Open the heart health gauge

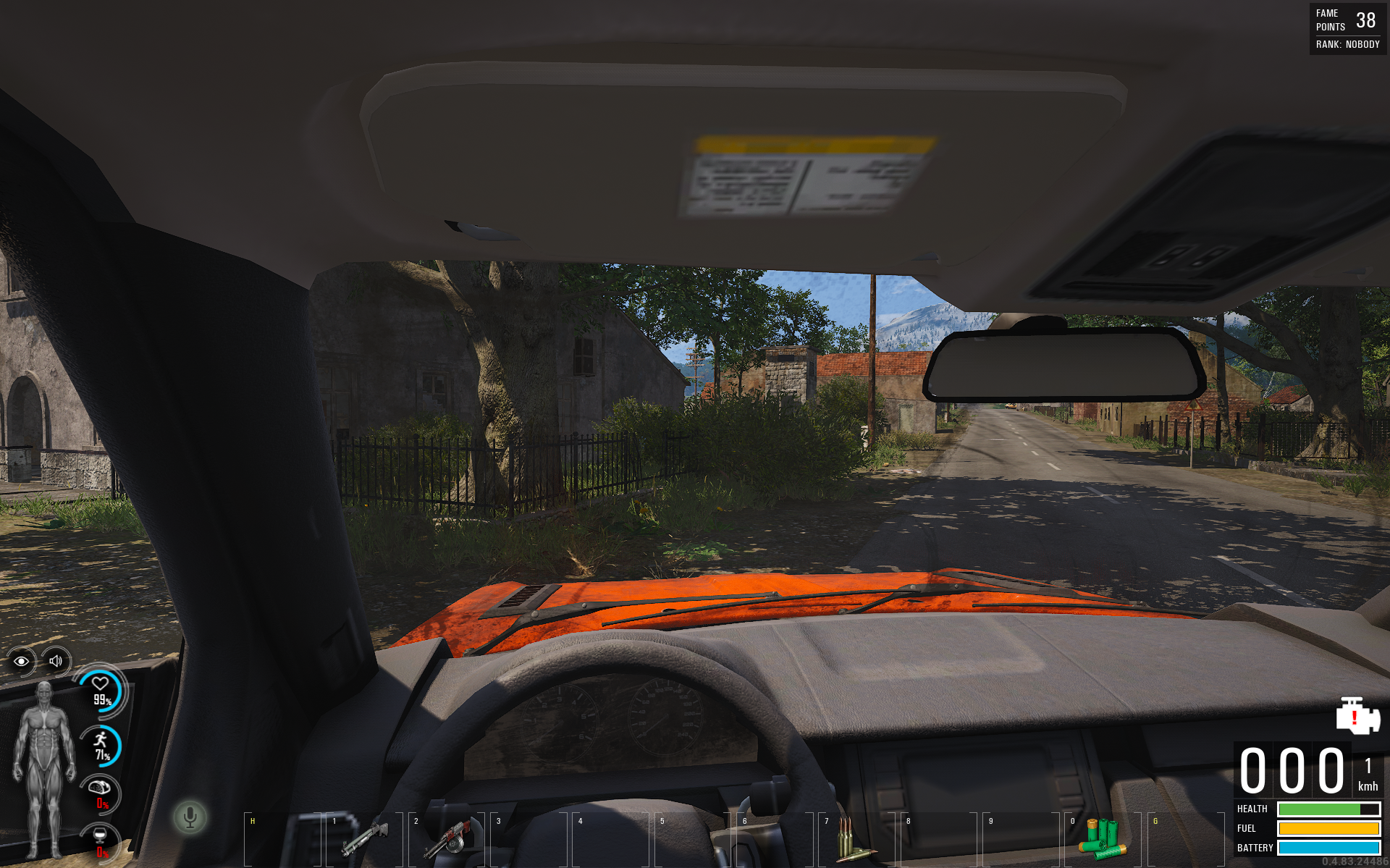[x=101, y=691]
